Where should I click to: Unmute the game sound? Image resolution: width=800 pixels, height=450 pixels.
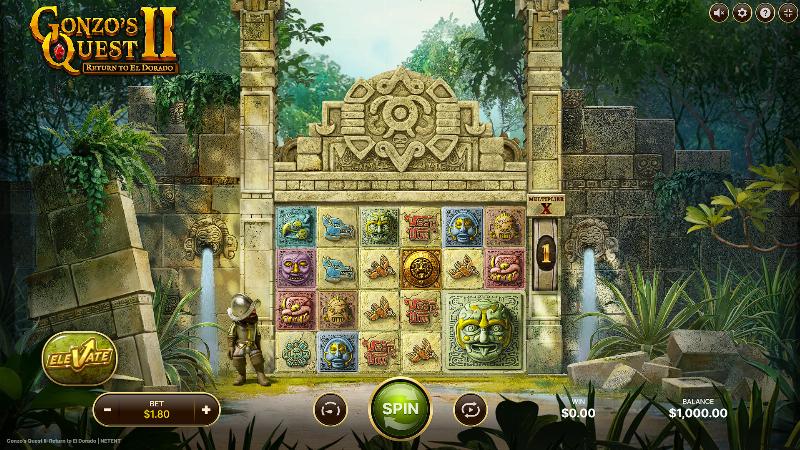point(719,13)
